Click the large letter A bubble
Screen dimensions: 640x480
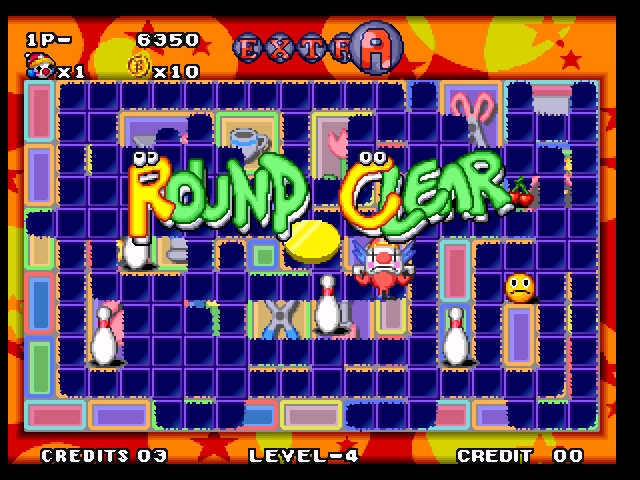pyautogui.click(x=377, y=45)
